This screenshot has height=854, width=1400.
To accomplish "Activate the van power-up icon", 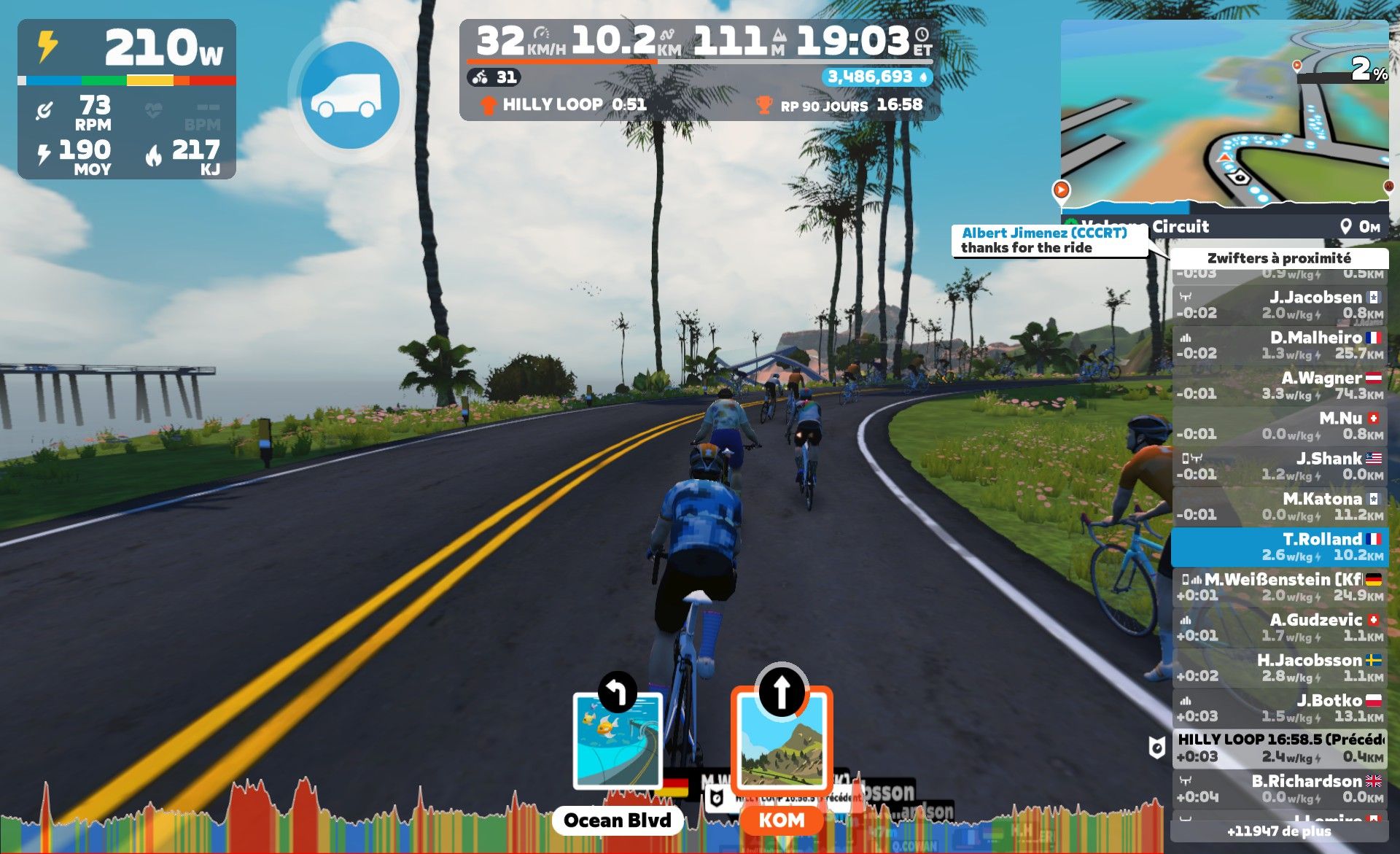I will [x=350, y=96].
